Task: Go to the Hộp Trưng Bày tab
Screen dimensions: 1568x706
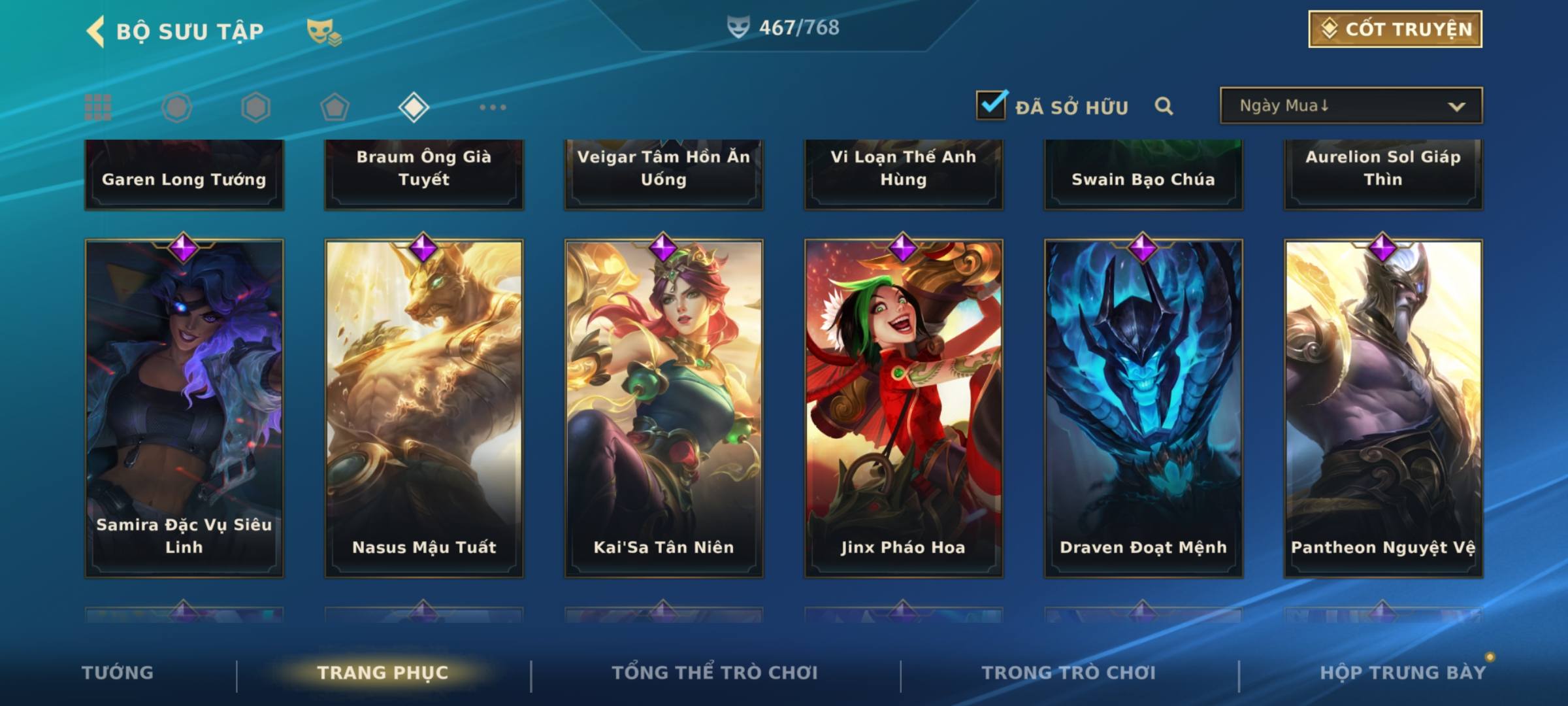Action: (x=1402, y=673)
